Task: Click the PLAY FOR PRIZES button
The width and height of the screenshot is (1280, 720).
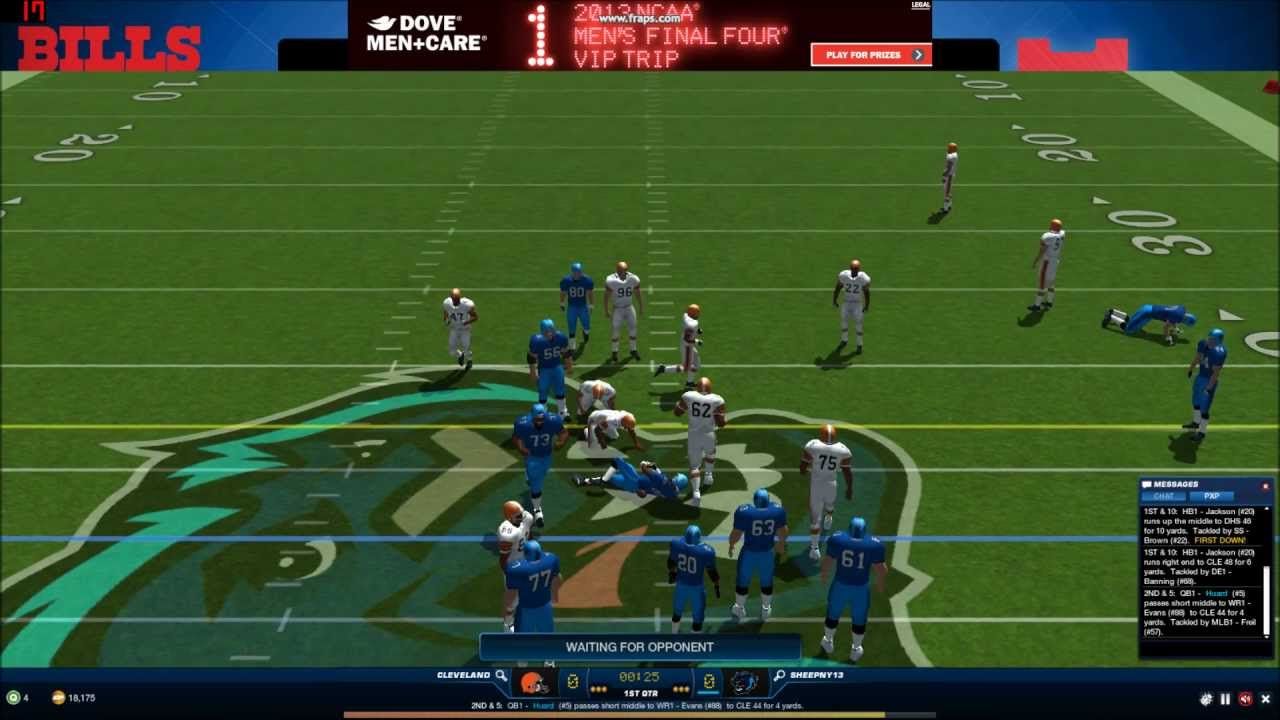Action: (871, 55)
